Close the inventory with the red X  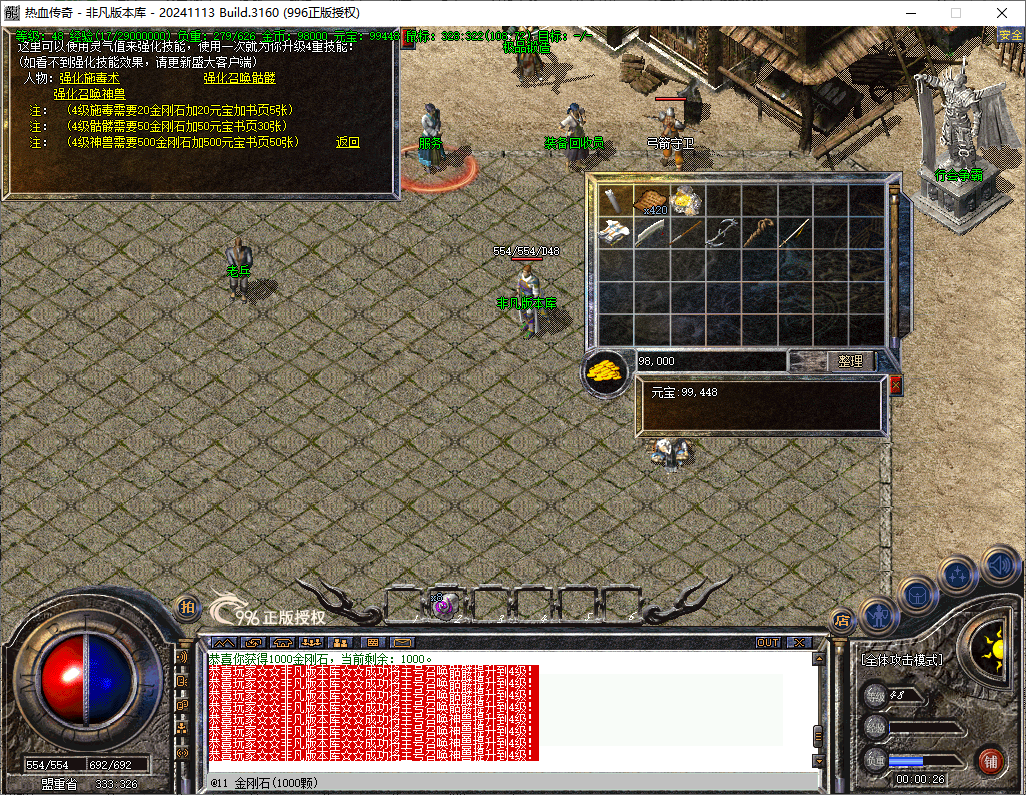click(x=895, y=384)
